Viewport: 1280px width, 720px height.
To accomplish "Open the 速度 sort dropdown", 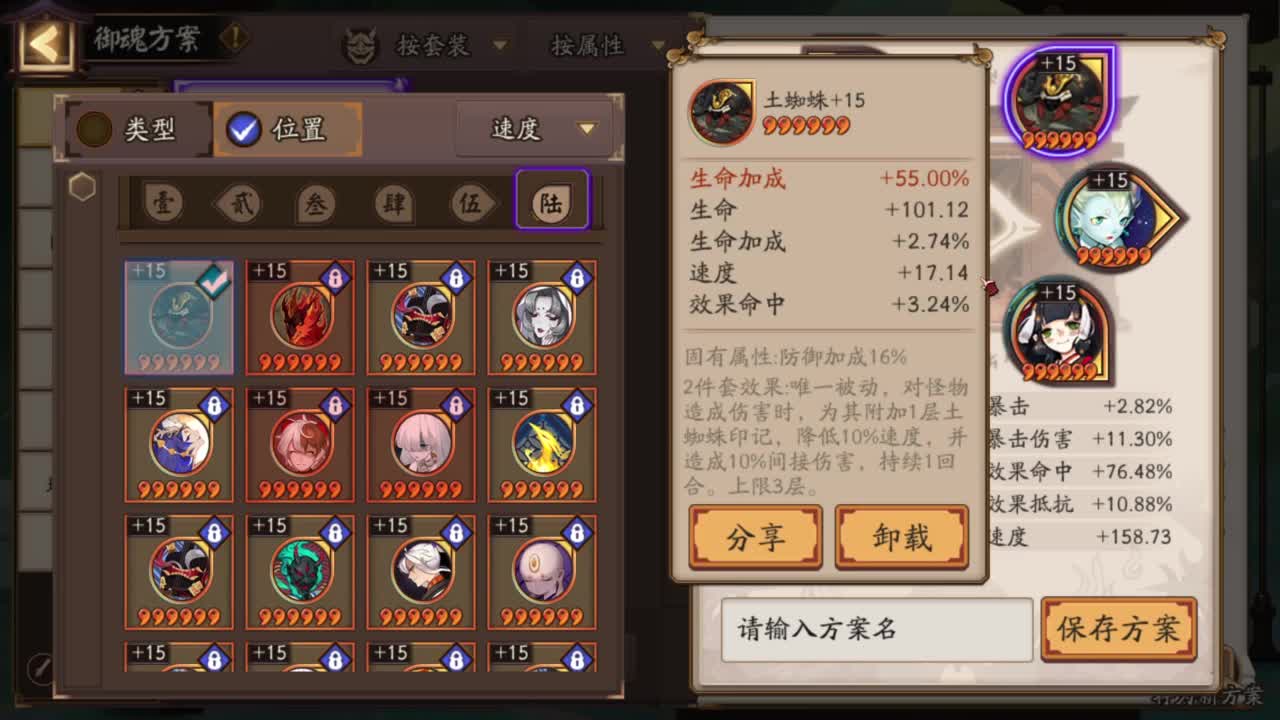I will [x=533, y=128].
